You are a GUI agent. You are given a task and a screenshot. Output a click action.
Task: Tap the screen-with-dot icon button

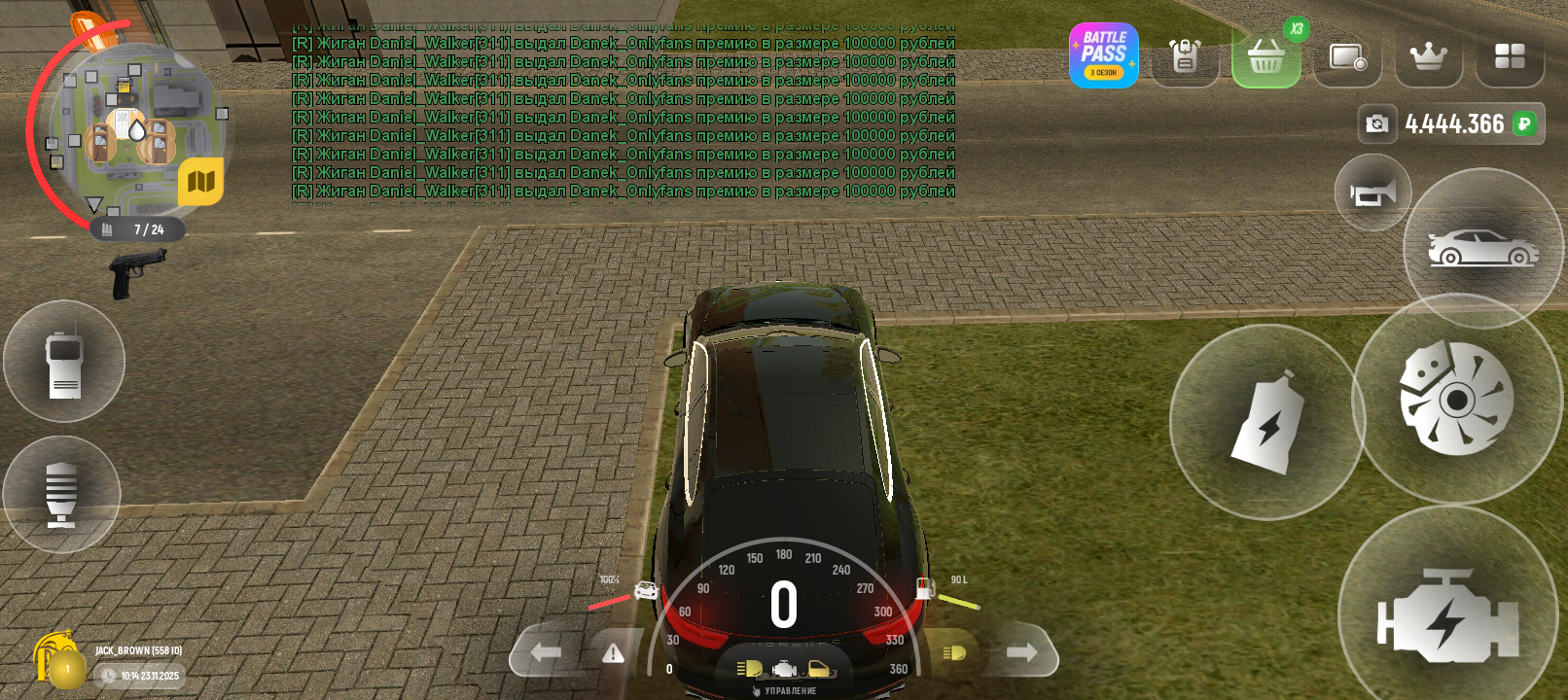[1347, 57]
